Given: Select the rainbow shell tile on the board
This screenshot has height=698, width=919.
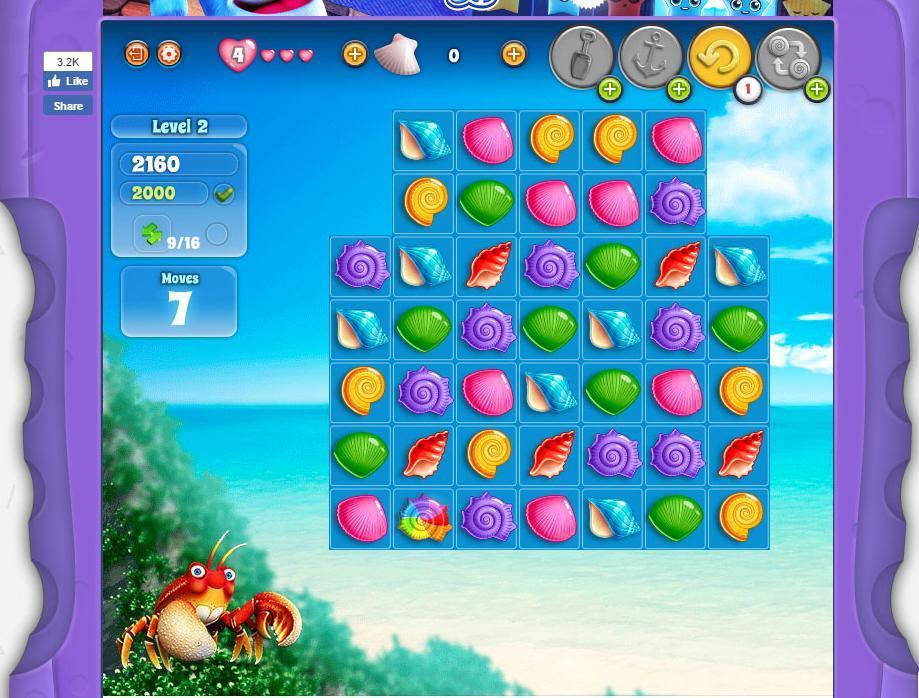Looking at the screenshot, I should point(424,519).
